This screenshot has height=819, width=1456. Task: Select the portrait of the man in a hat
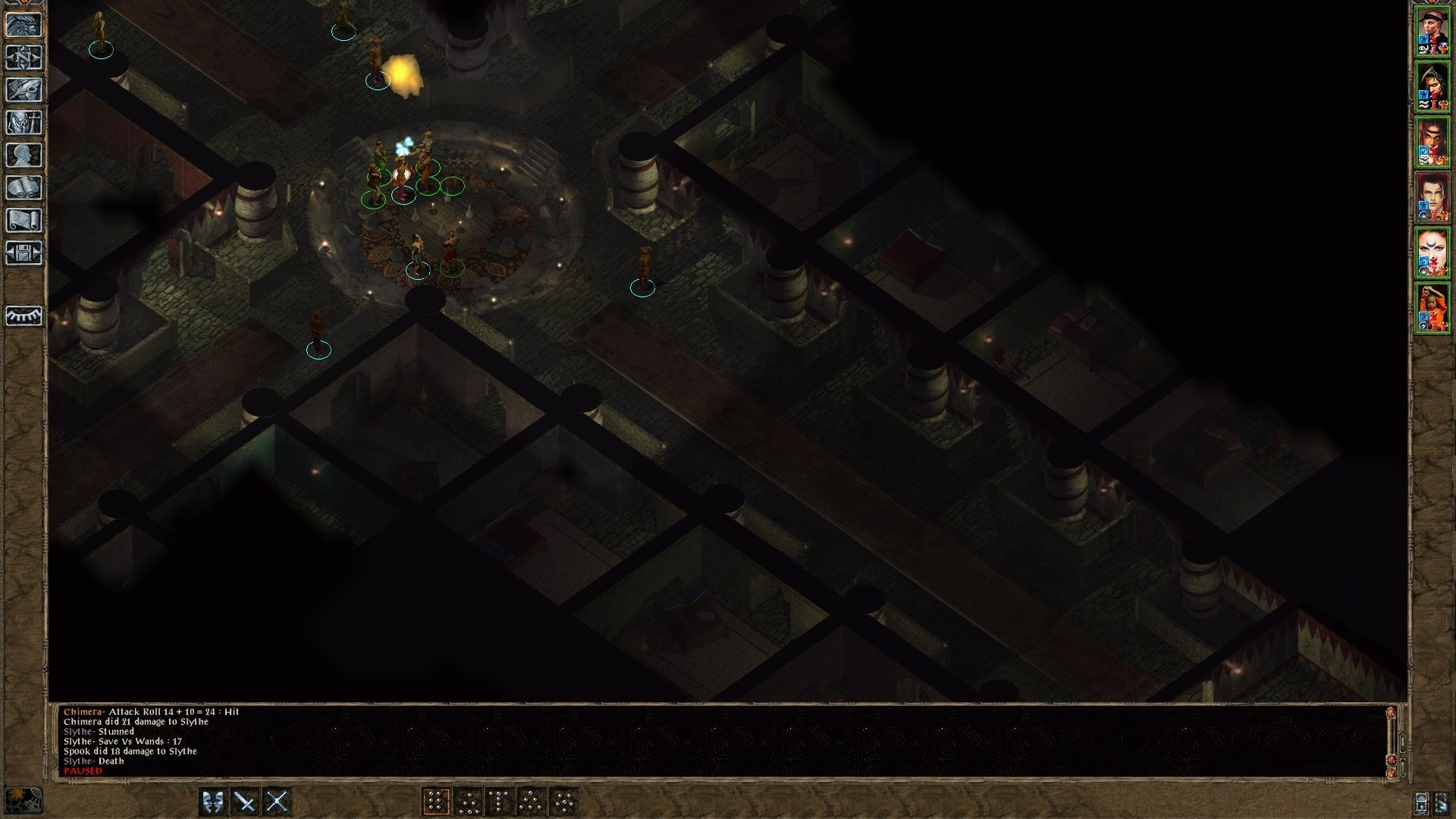pos(1432,33)
